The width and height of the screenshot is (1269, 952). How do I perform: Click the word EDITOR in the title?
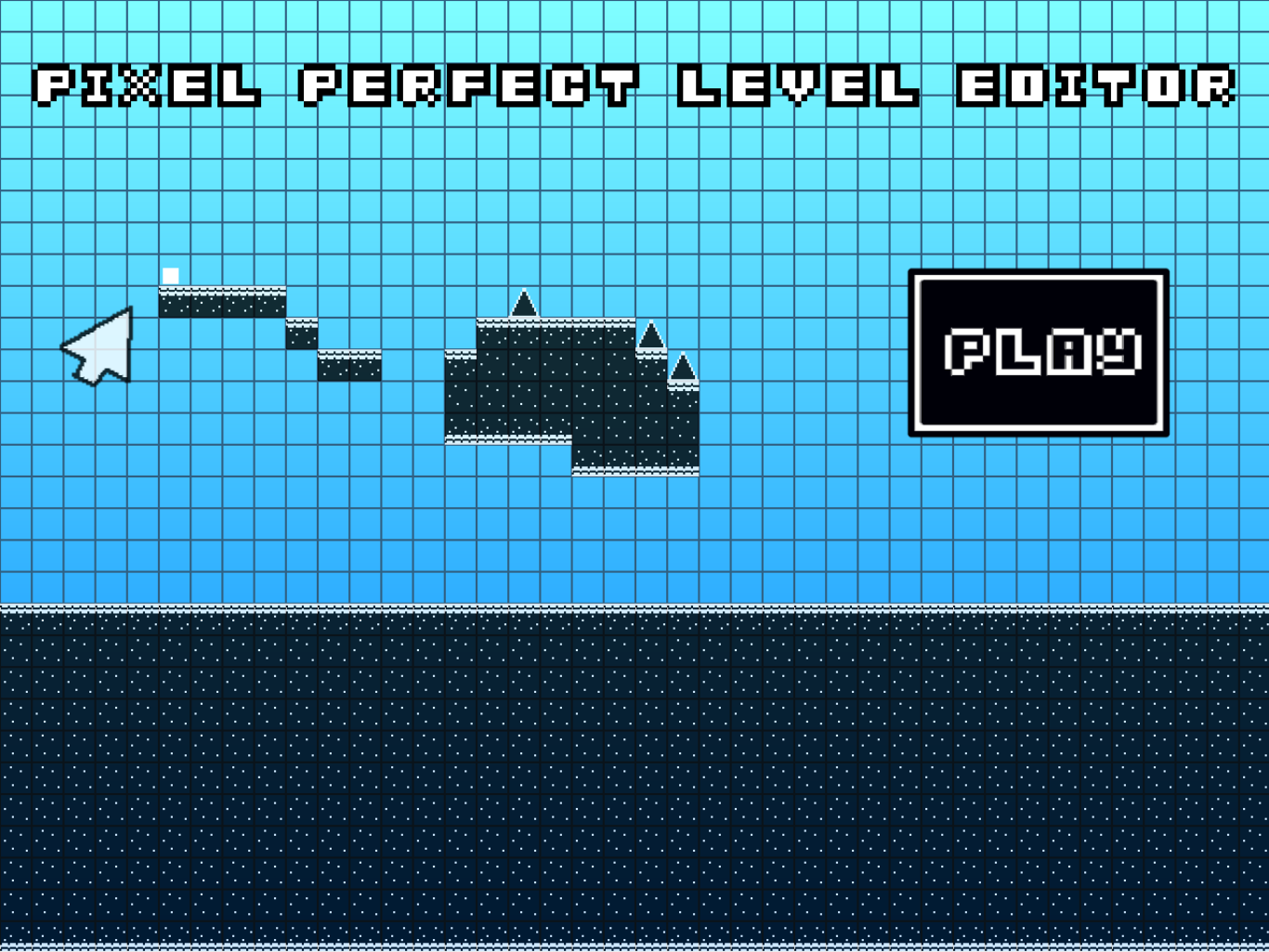click(1096, 88)
